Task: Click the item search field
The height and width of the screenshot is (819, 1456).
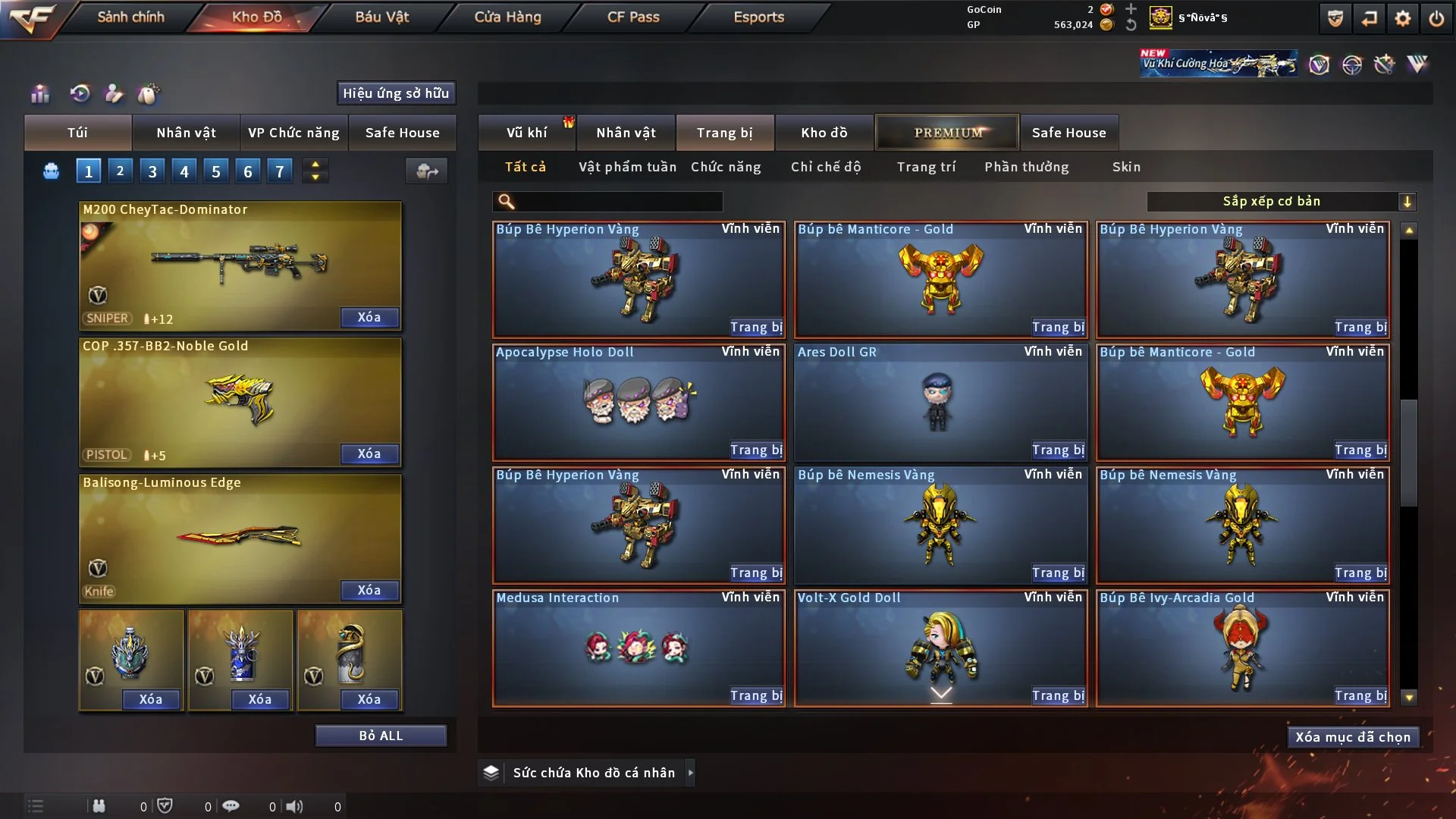Action: coord(618,202)
